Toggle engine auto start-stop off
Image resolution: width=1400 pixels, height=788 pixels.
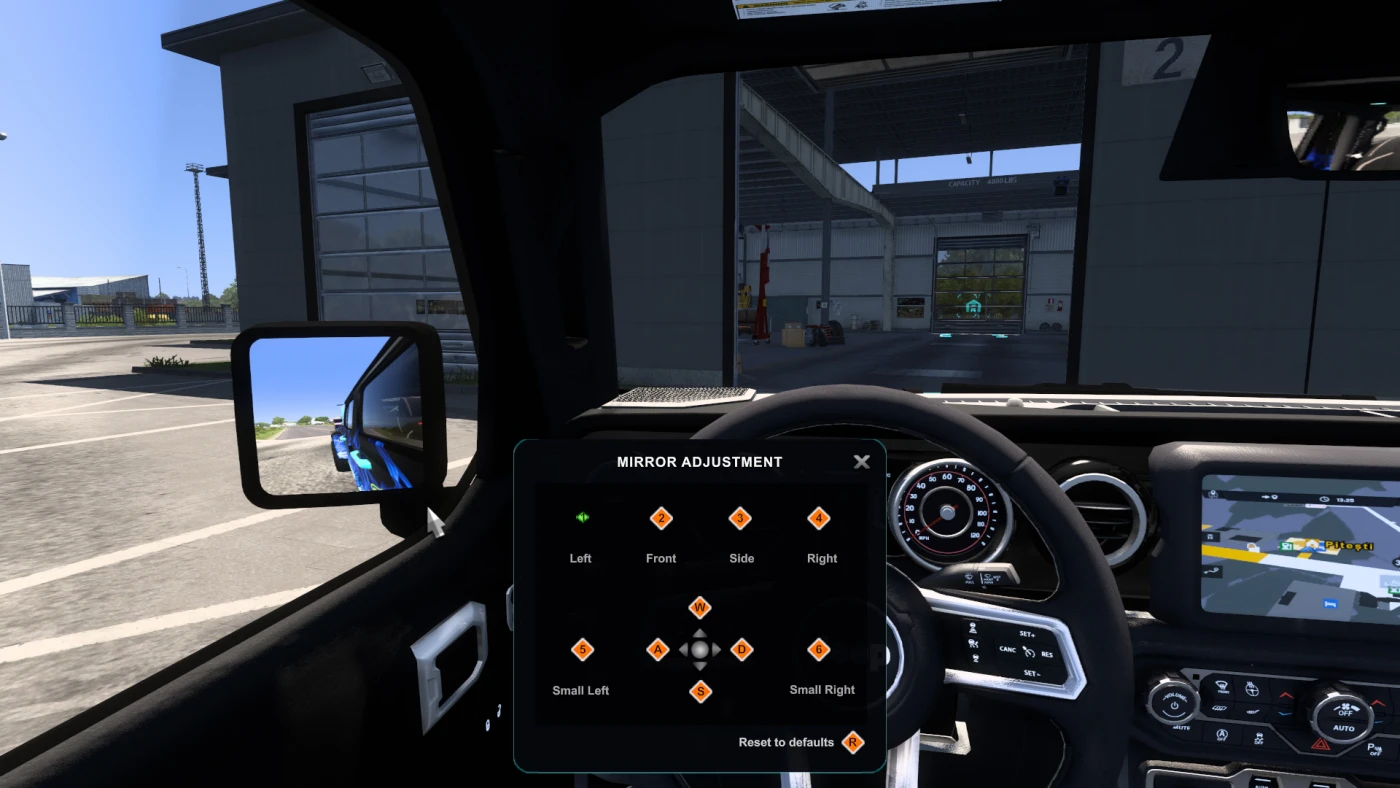[x=1221, y=735]
